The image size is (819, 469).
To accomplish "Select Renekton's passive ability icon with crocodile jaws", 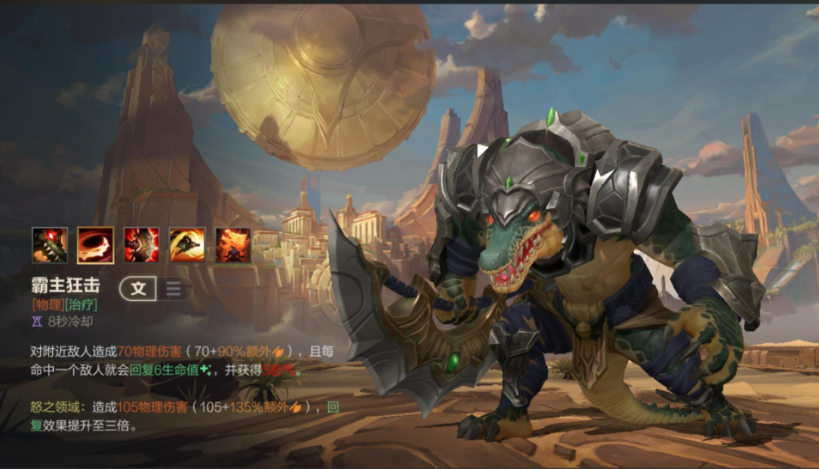I will click(50, 245).
